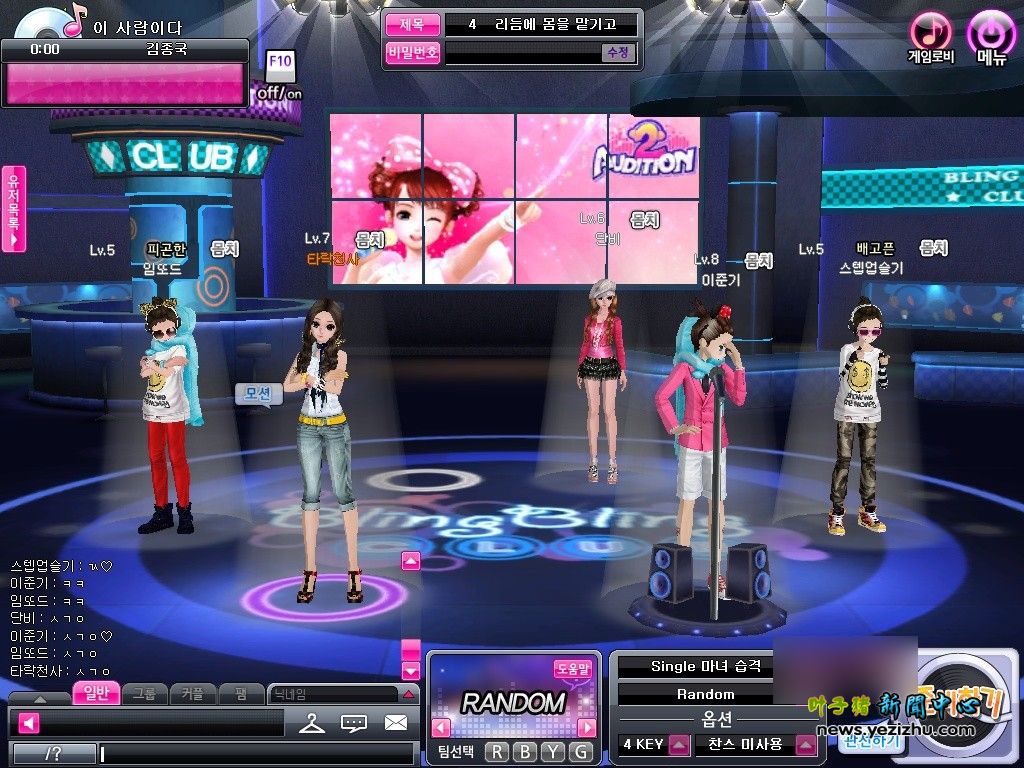Open the 메뉴 menu button
This screenshot has height=768, width=1024.
(x=991, y=36)
